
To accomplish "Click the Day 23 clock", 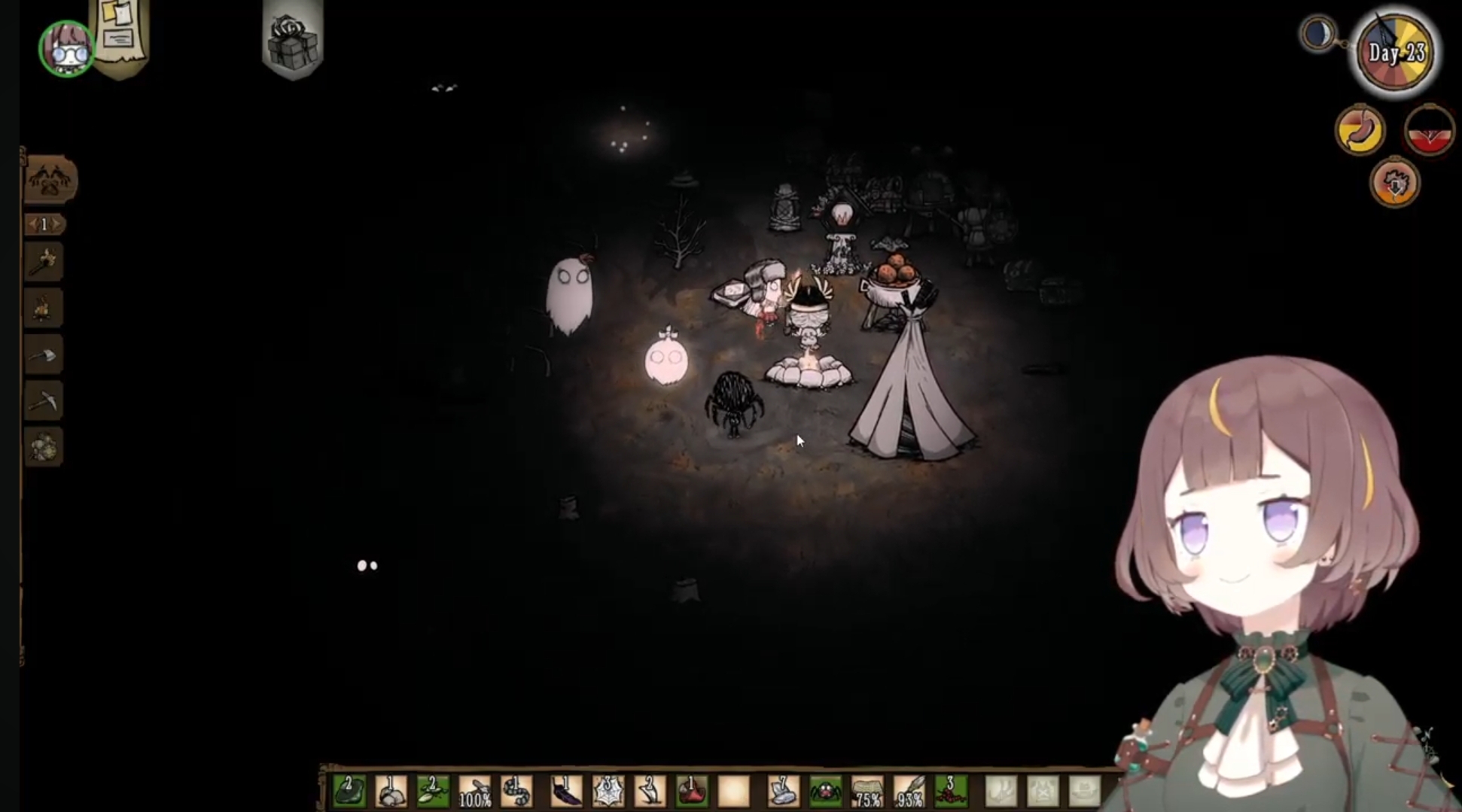I will 1397,53.
